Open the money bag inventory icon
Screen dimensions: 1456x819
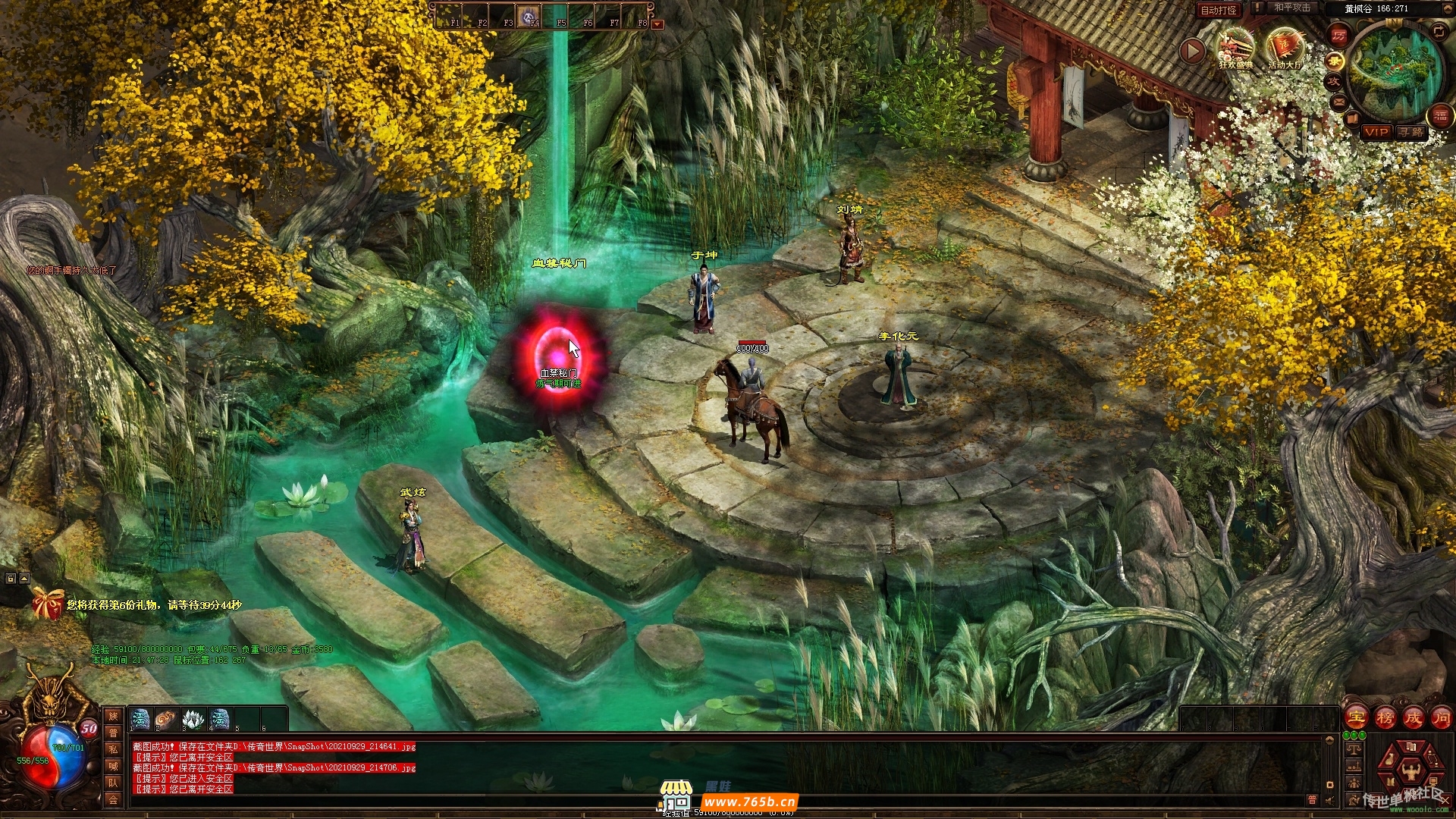click(1389, 758)
